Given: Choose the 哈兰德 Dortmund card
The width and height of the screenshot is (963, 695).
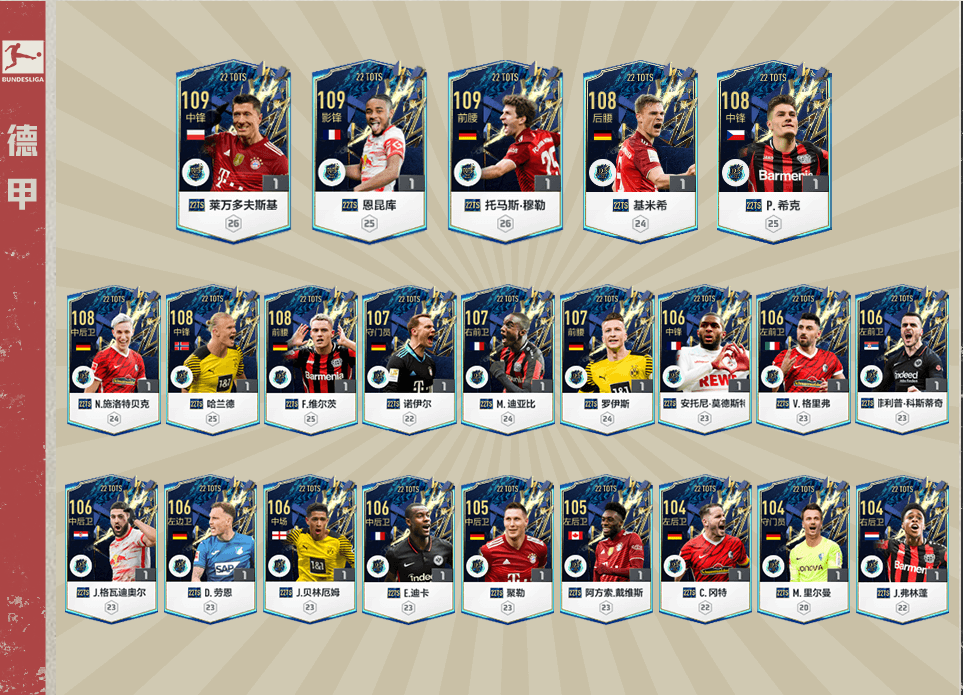Looking at the screenshot, I should click(x=212, y=357).
